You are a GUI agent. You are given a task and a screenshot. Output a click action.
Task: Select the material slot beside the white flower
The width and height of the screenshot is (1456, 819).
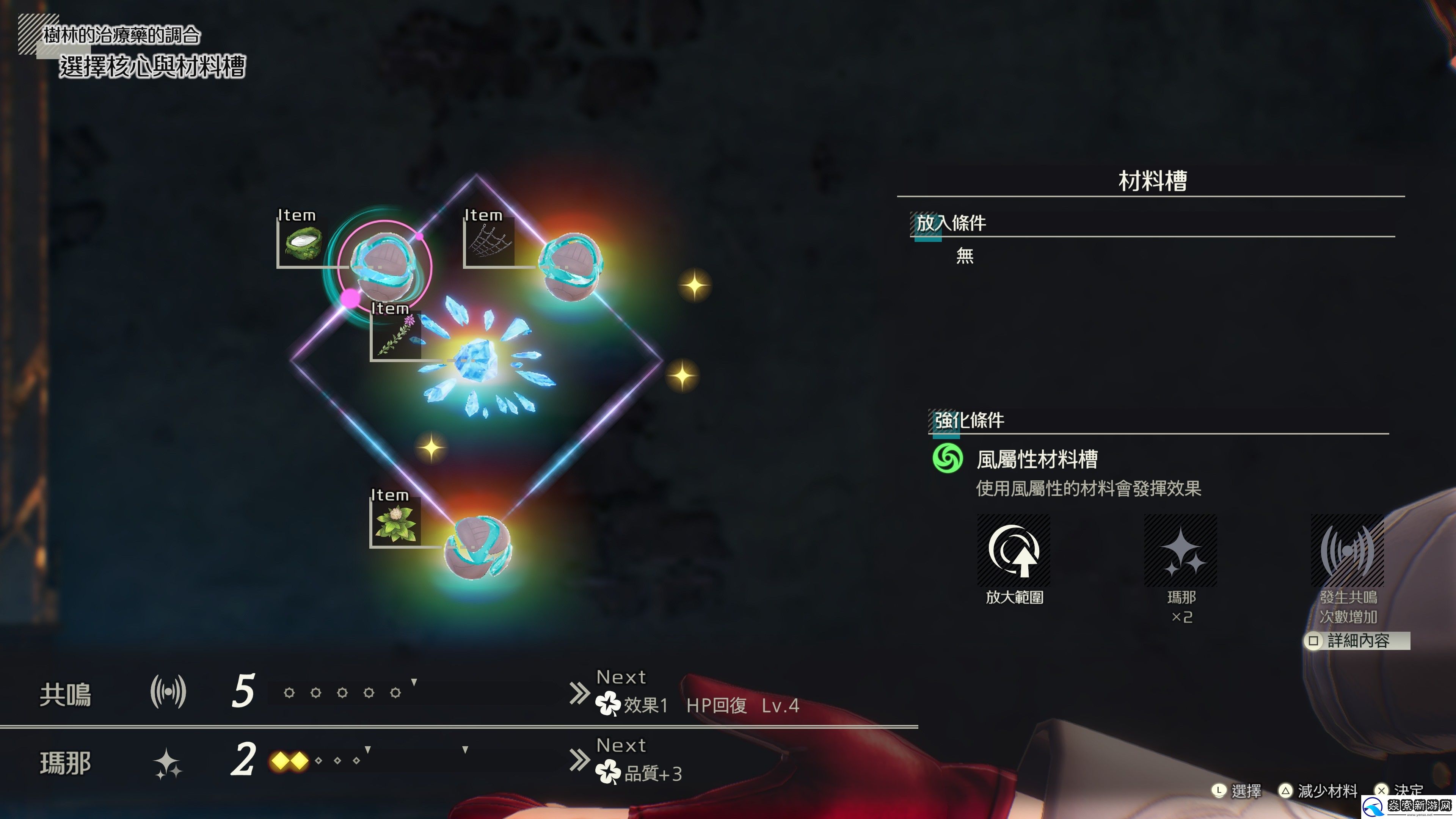tap(478, 545)
